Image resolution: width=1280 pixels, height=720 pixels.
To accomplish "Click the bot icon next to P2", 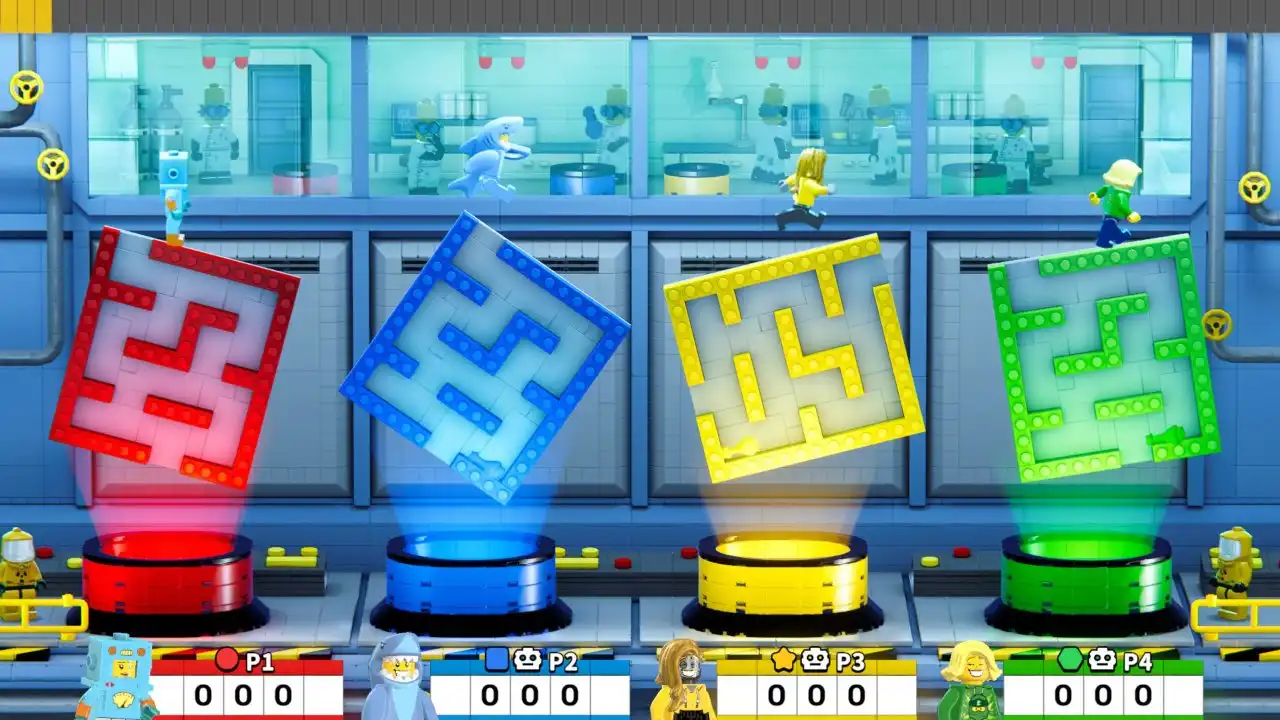I will click(527, 659).
